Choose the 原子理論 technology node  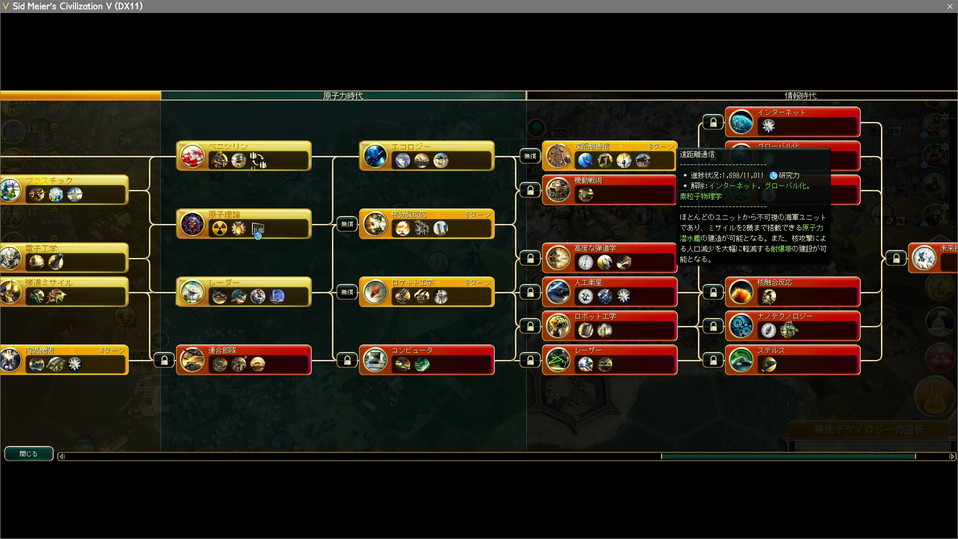tap(244, 224)
